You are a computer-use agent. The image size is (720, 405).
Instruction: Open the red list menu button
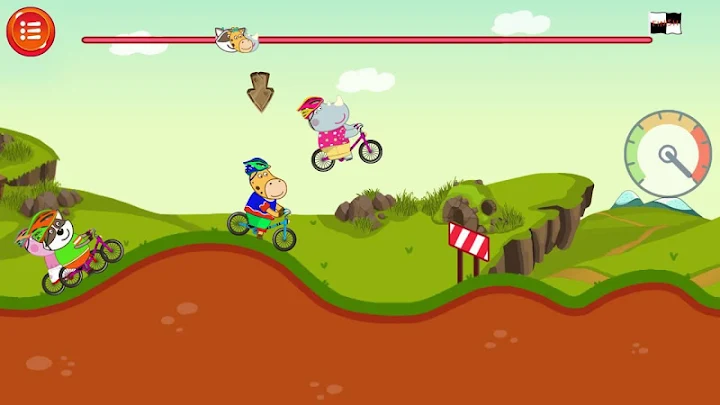30,30
